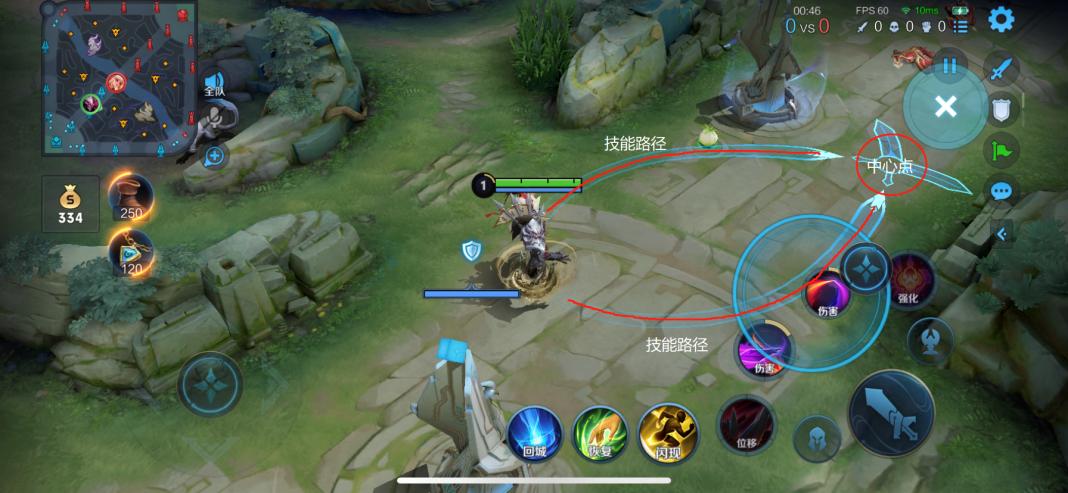Open the scoreboard list icon
The image size is (1068, 493).
tap(961, 27)
